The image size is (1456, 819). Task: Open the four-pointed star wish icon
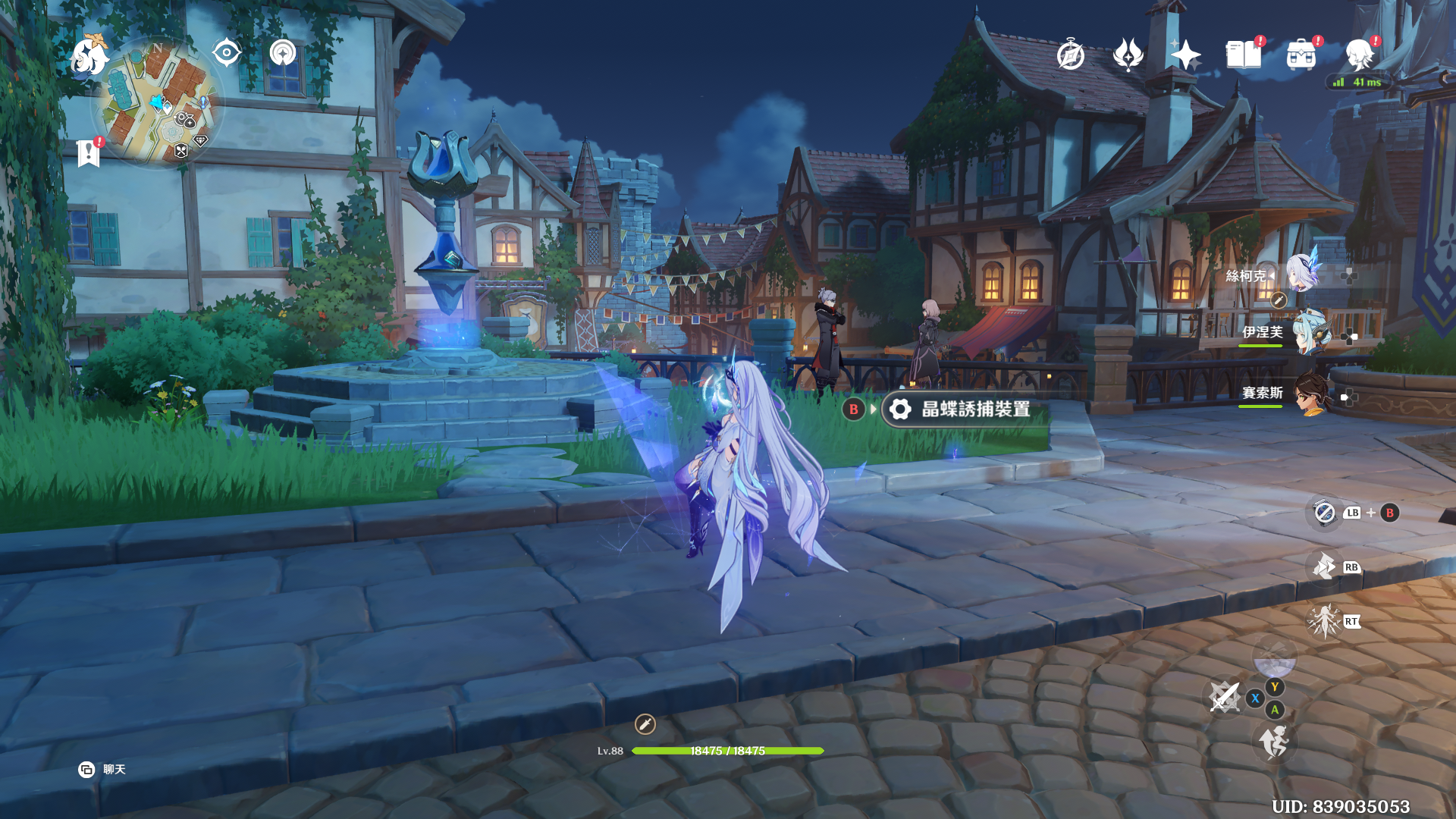tap(1185, 55)
